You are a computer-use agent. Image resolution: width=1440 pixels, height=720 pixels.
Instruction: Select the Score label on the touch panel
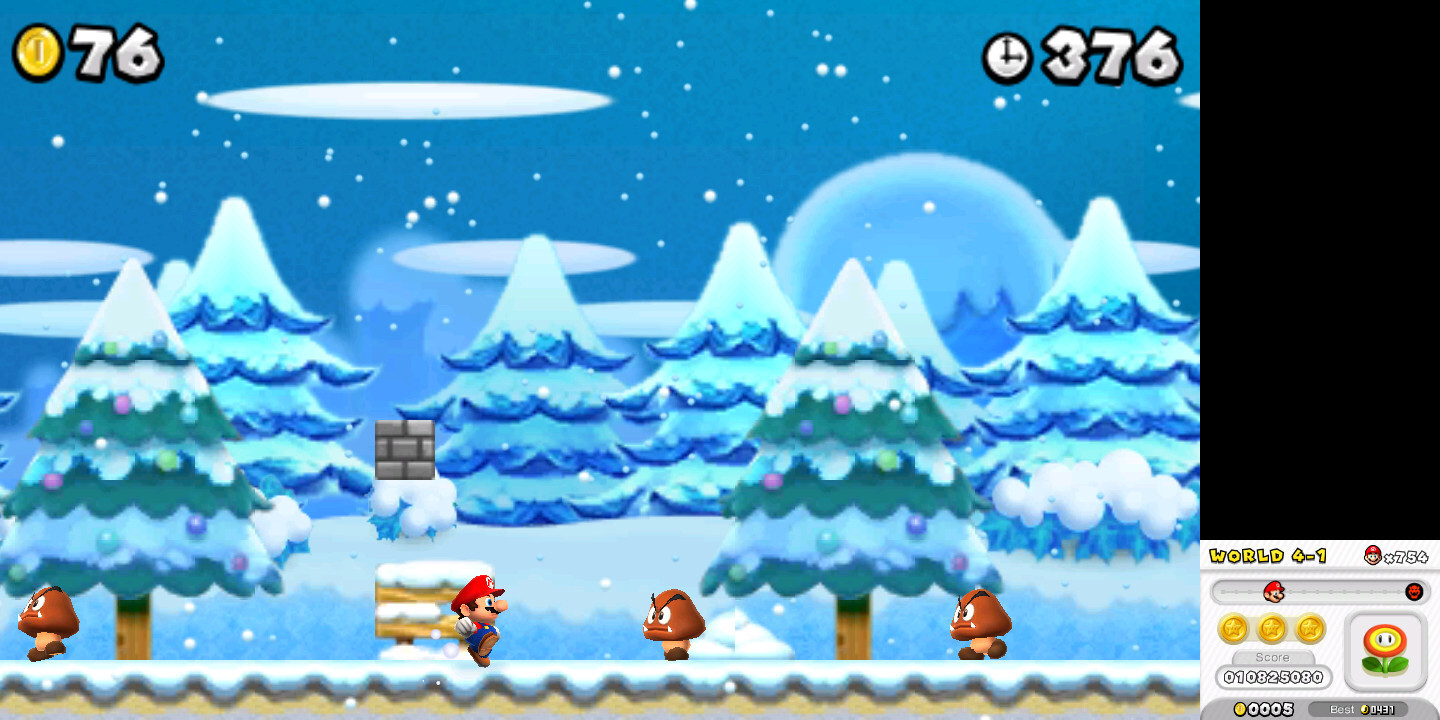tap(1273, 657)
